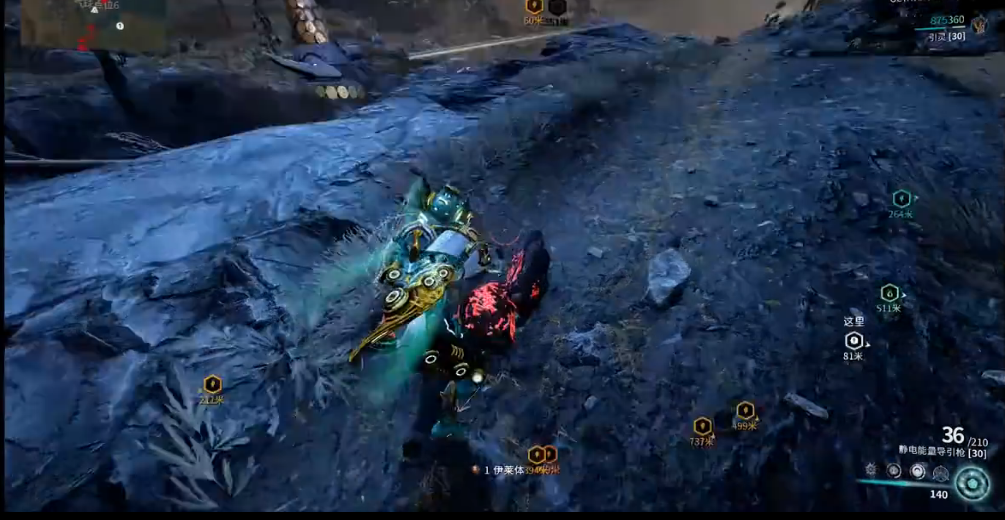Image resolution: width=1005 pixels, height=520 pixels.
Task: Click the green marker labeled 264米
Action: pos(901,198)
